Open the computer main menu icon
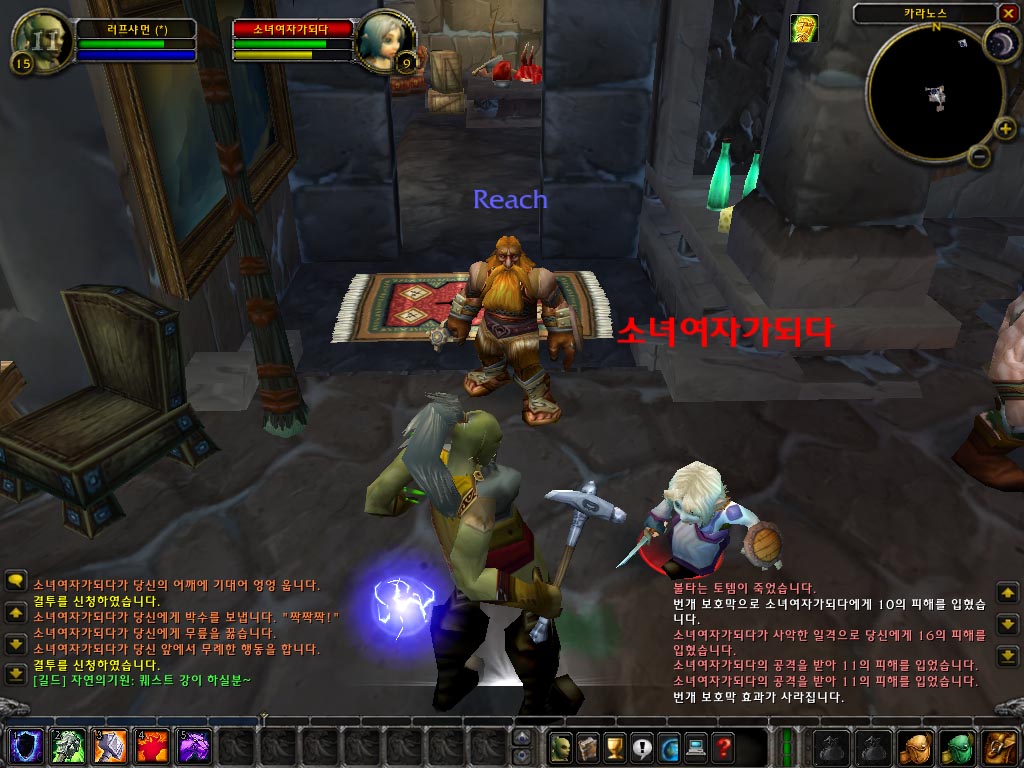1024x768 pixels. tap(695, 746)
